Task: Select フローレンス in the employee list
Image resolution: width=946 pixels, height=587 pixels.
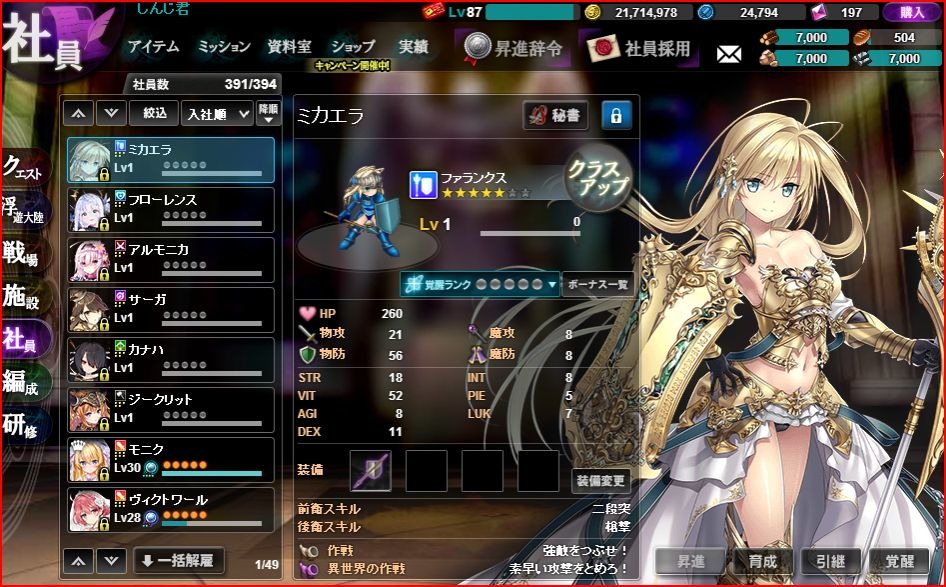Action: tap(170, 209)
